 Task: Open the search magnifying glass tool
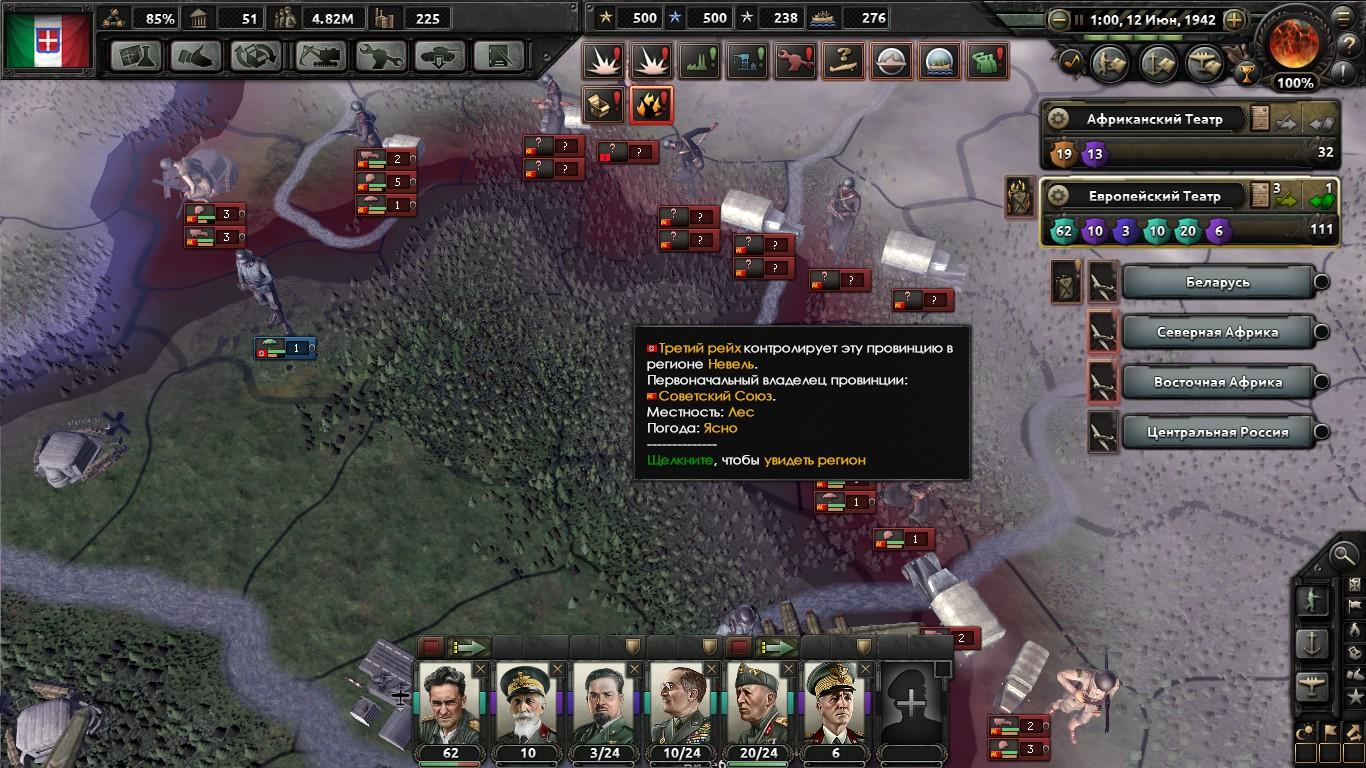point(1343,553)
